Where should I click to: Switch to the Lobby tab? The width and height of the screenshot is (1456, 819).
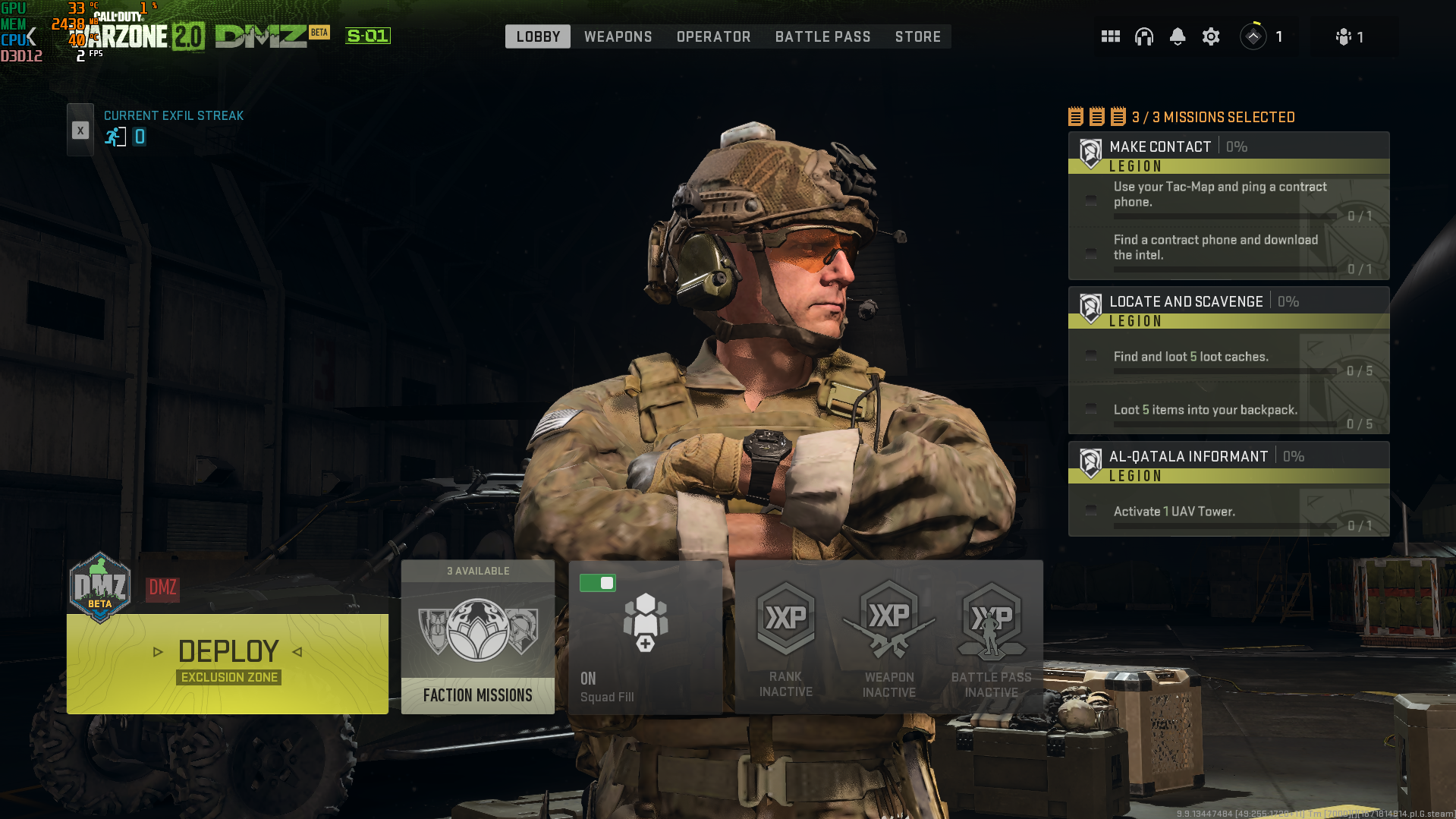tap(538, 36)
